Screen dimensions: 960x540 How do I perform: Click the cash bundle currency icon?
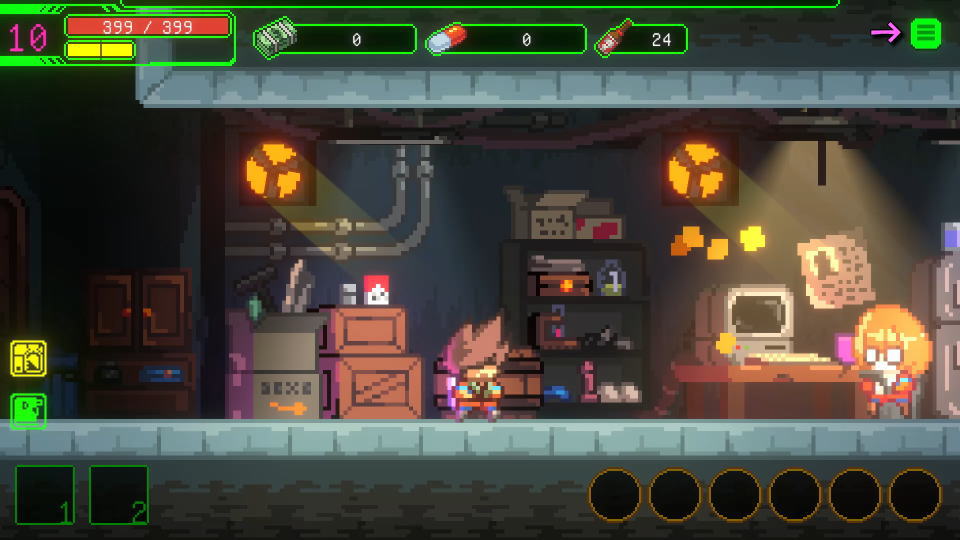[275, 39]
